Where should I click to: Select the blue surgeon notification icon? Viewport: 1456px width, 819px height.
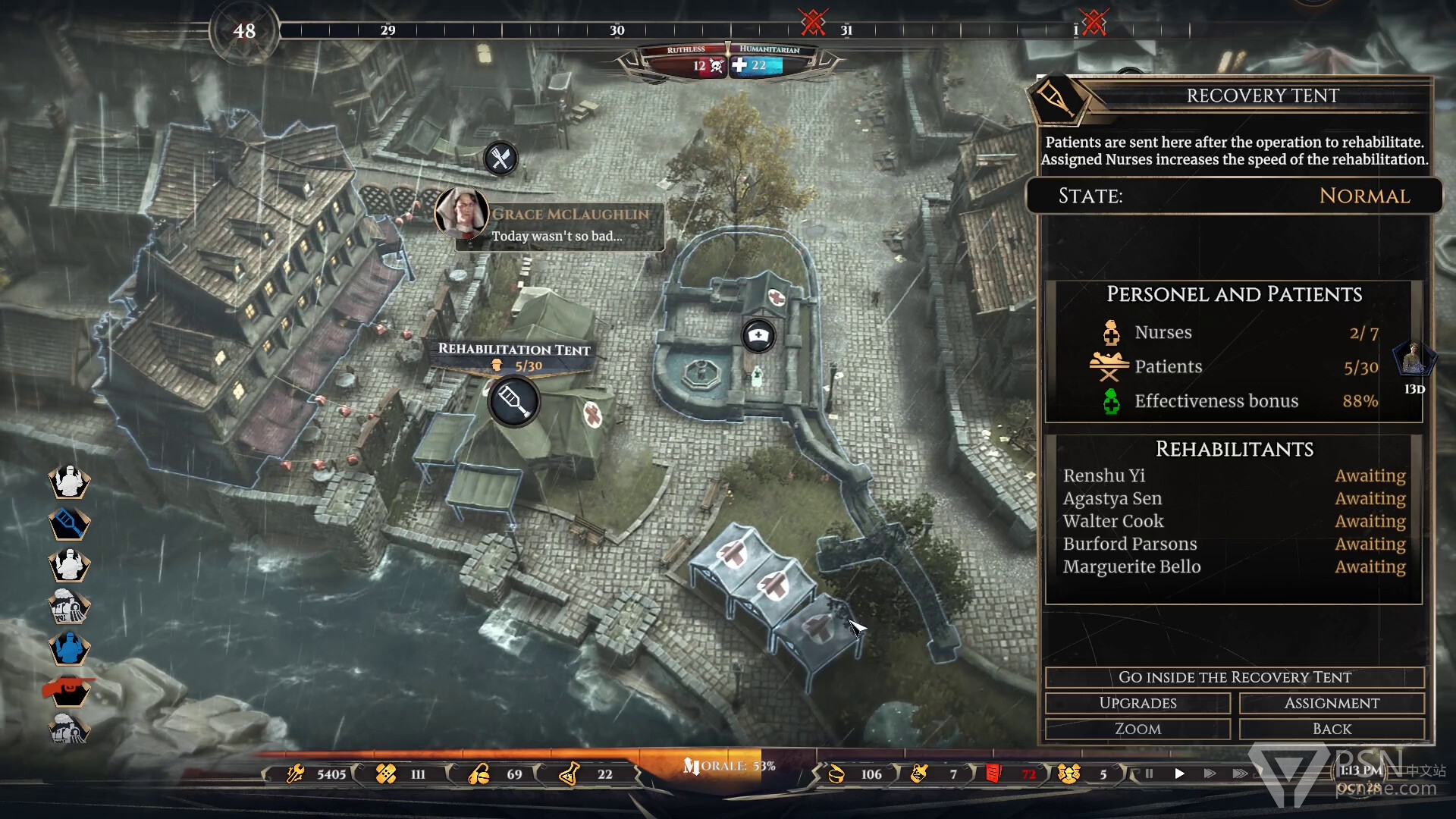[x=69, y=648]
